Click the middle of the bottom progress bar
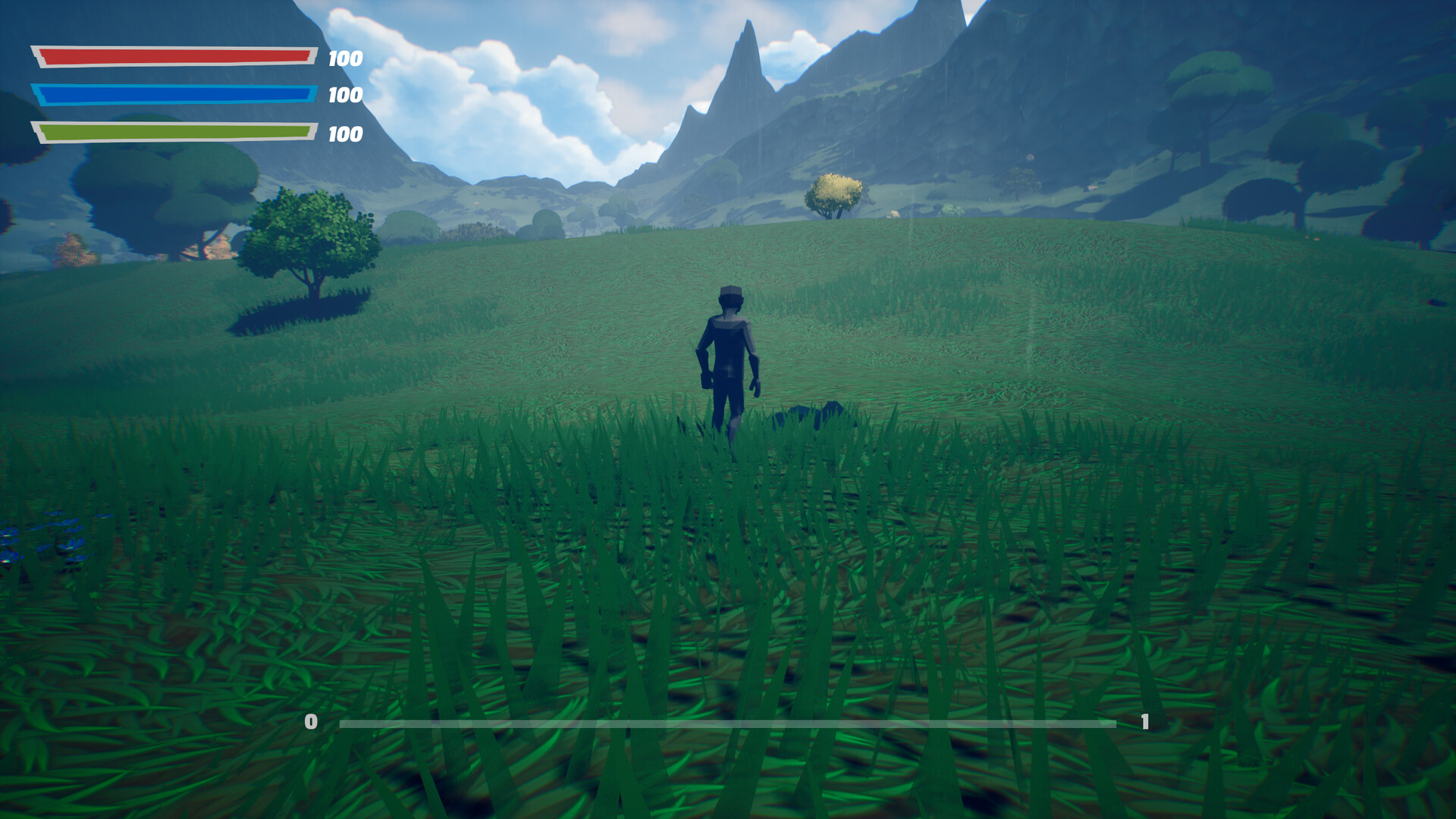Viewport: 1456px width, 819px height. coord(728,723)
